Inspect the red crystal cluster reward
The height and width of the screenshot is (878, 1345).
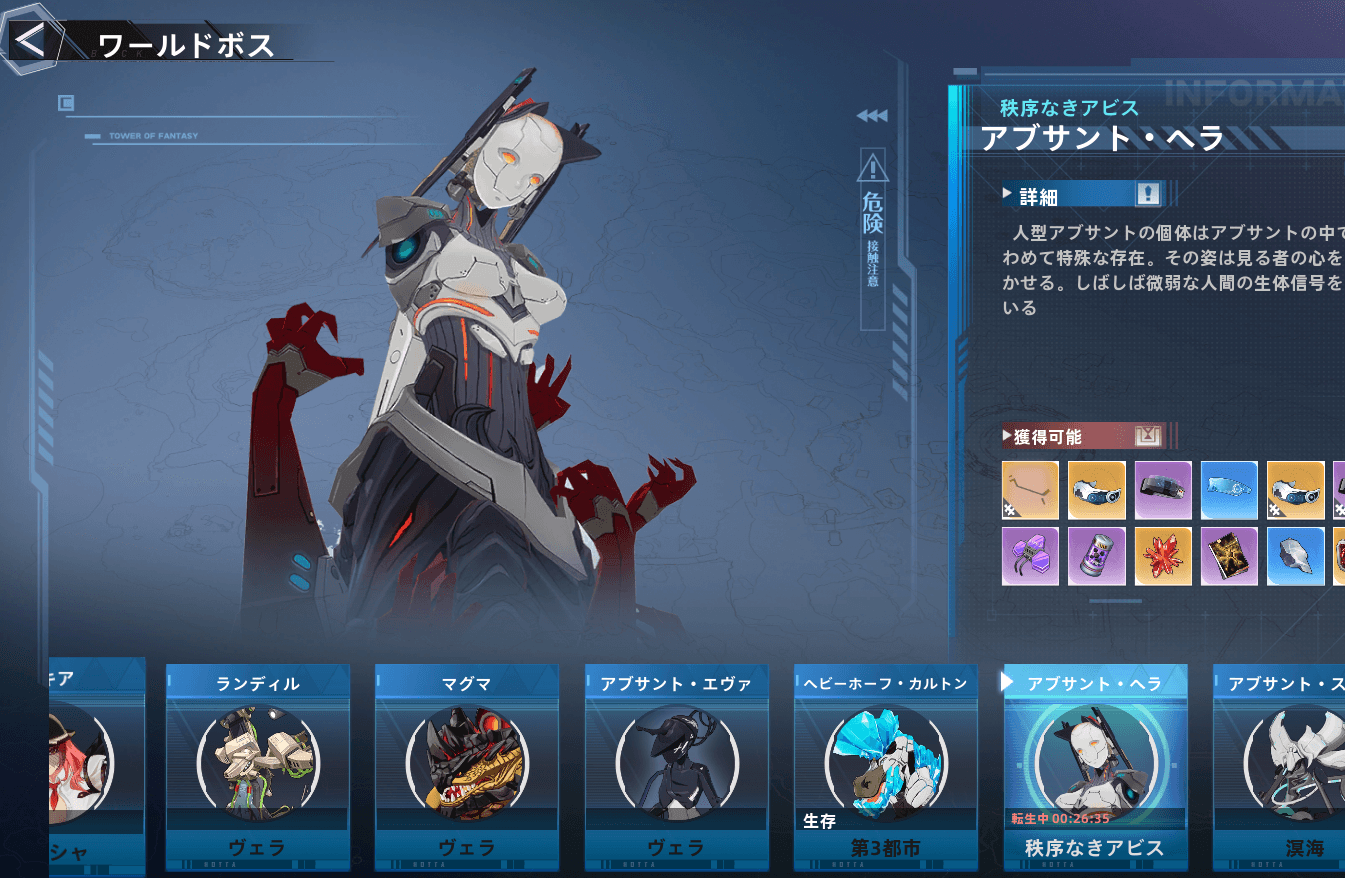[x=1162, y=556]
